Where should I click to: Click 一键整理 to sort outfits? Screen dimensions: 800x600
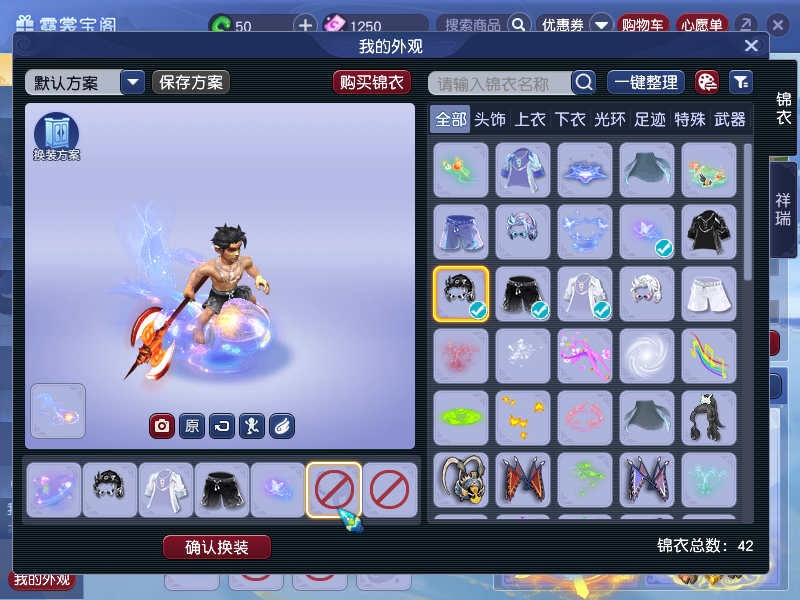(645, 83)
